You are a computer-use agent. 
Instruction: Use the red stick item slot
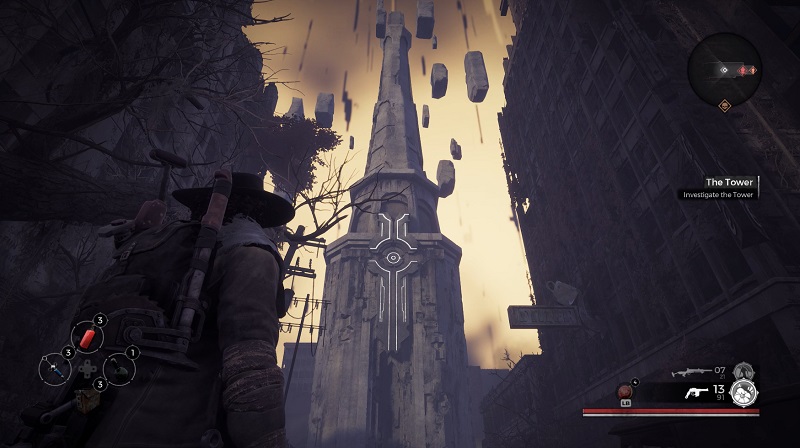(87, 337)
